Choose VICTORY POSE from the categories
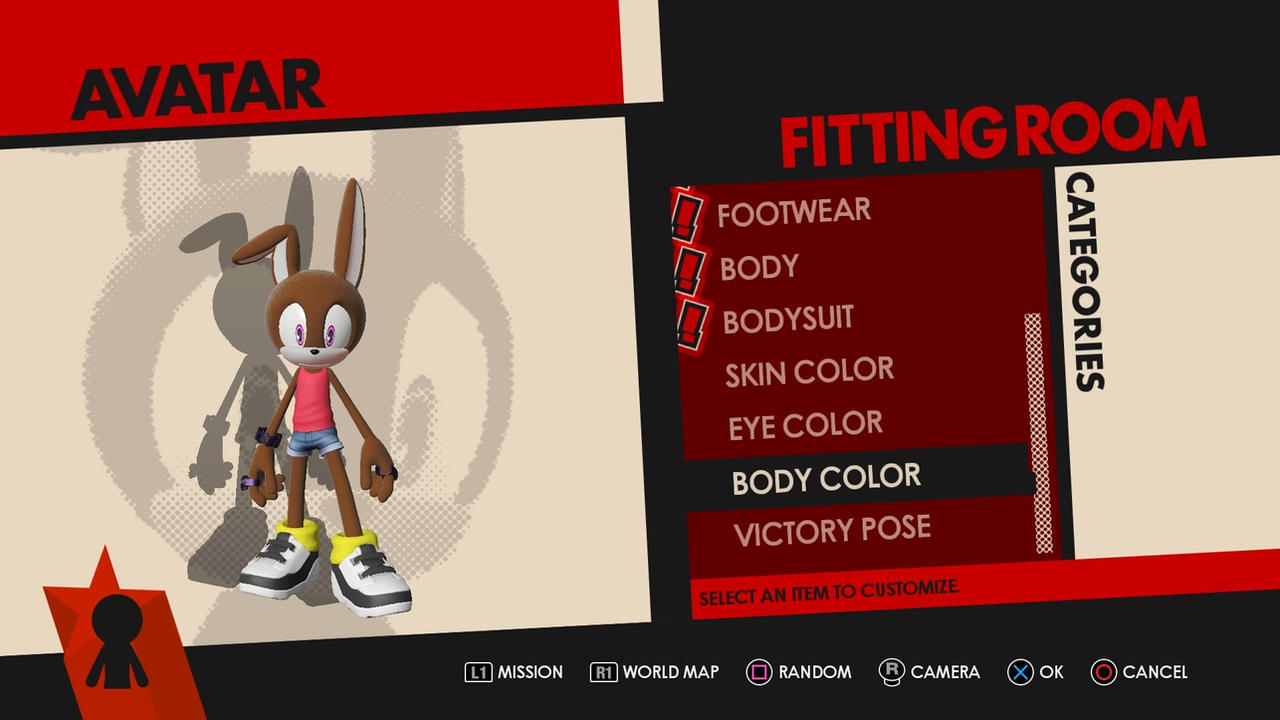 832,530
